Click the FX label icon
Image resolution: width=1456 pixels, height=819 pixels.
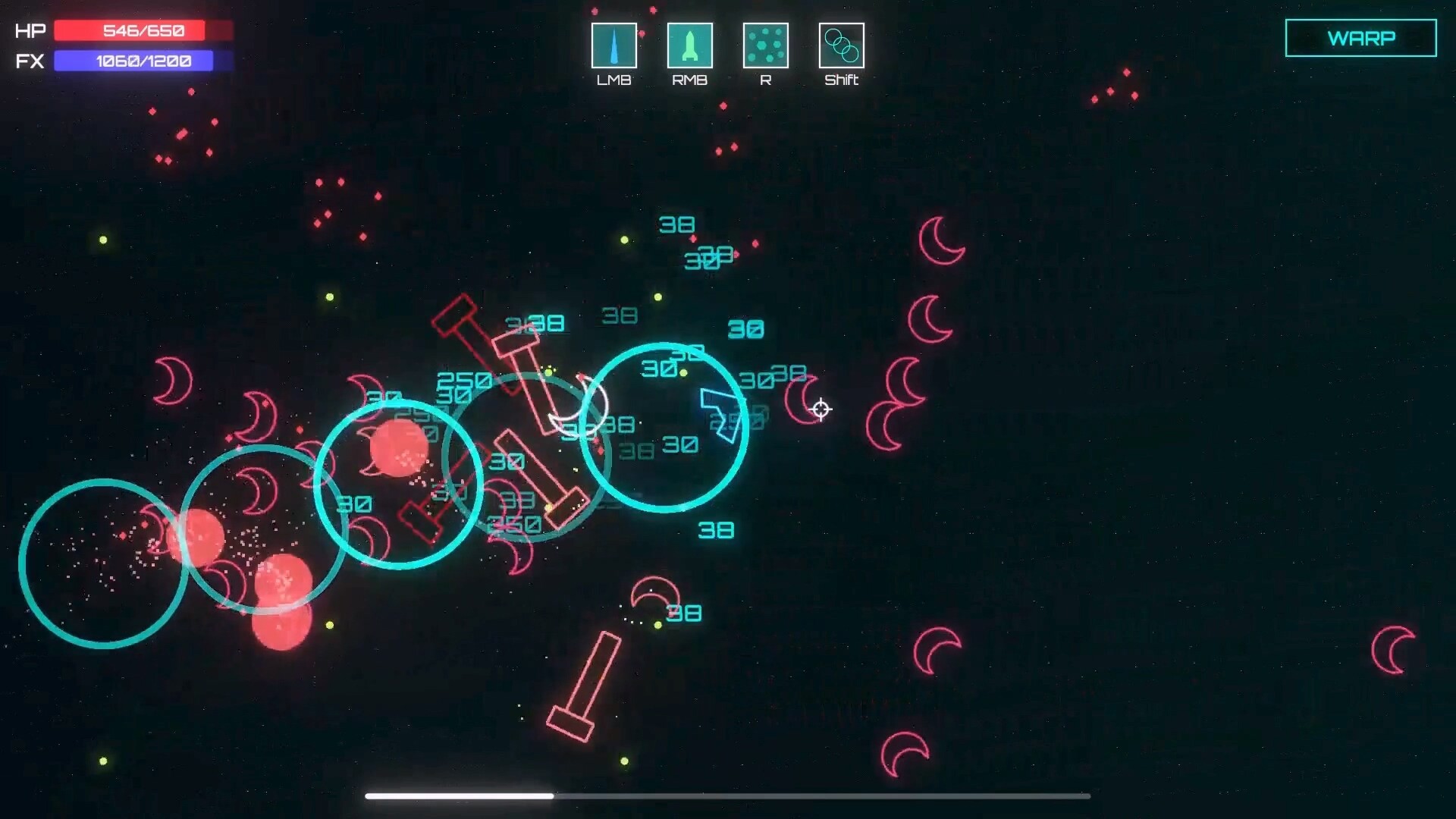(29, 61)
